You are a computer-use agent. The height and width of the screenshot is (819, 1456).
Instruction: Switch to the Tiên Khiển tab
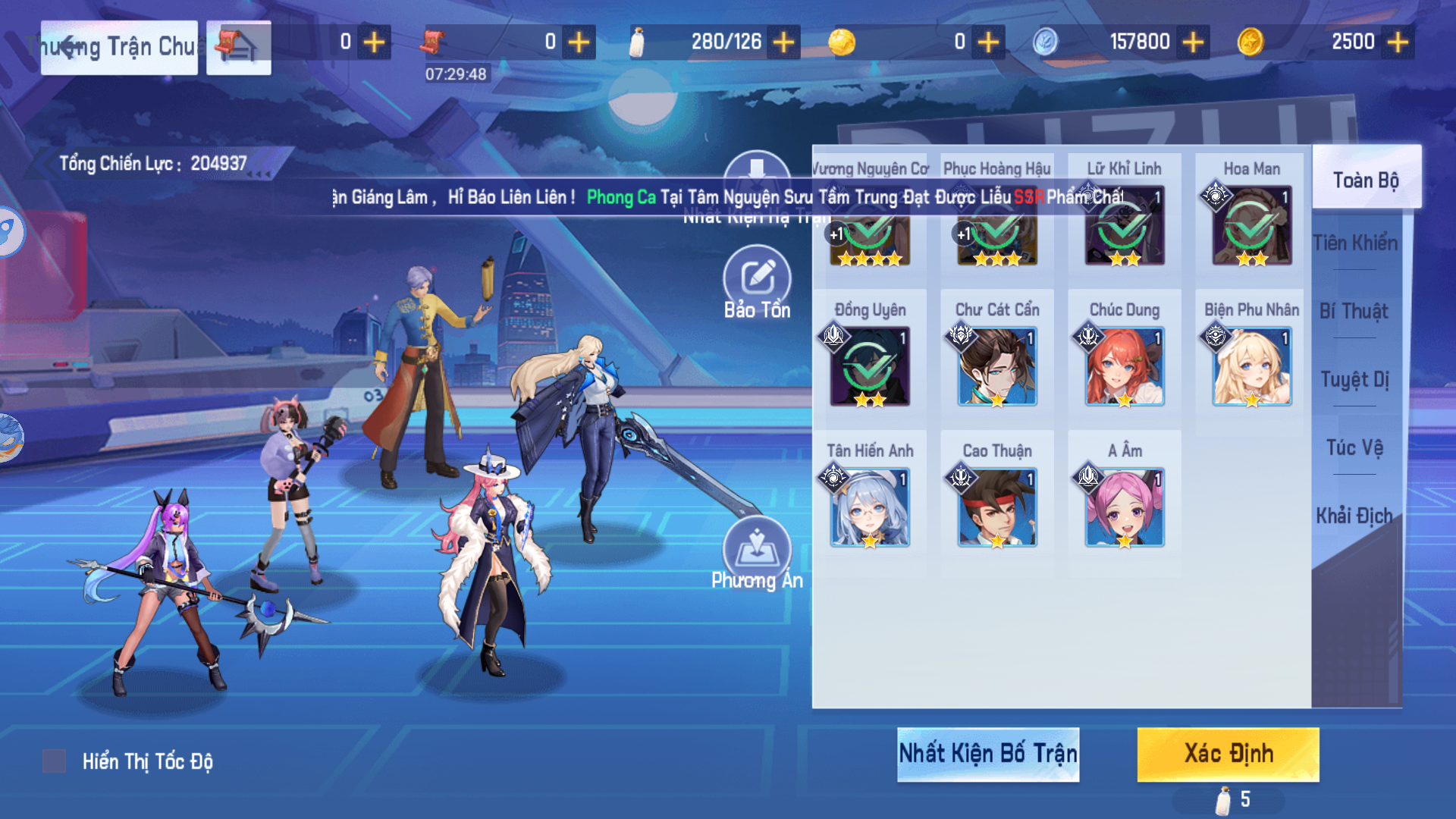pos(1355,243)
